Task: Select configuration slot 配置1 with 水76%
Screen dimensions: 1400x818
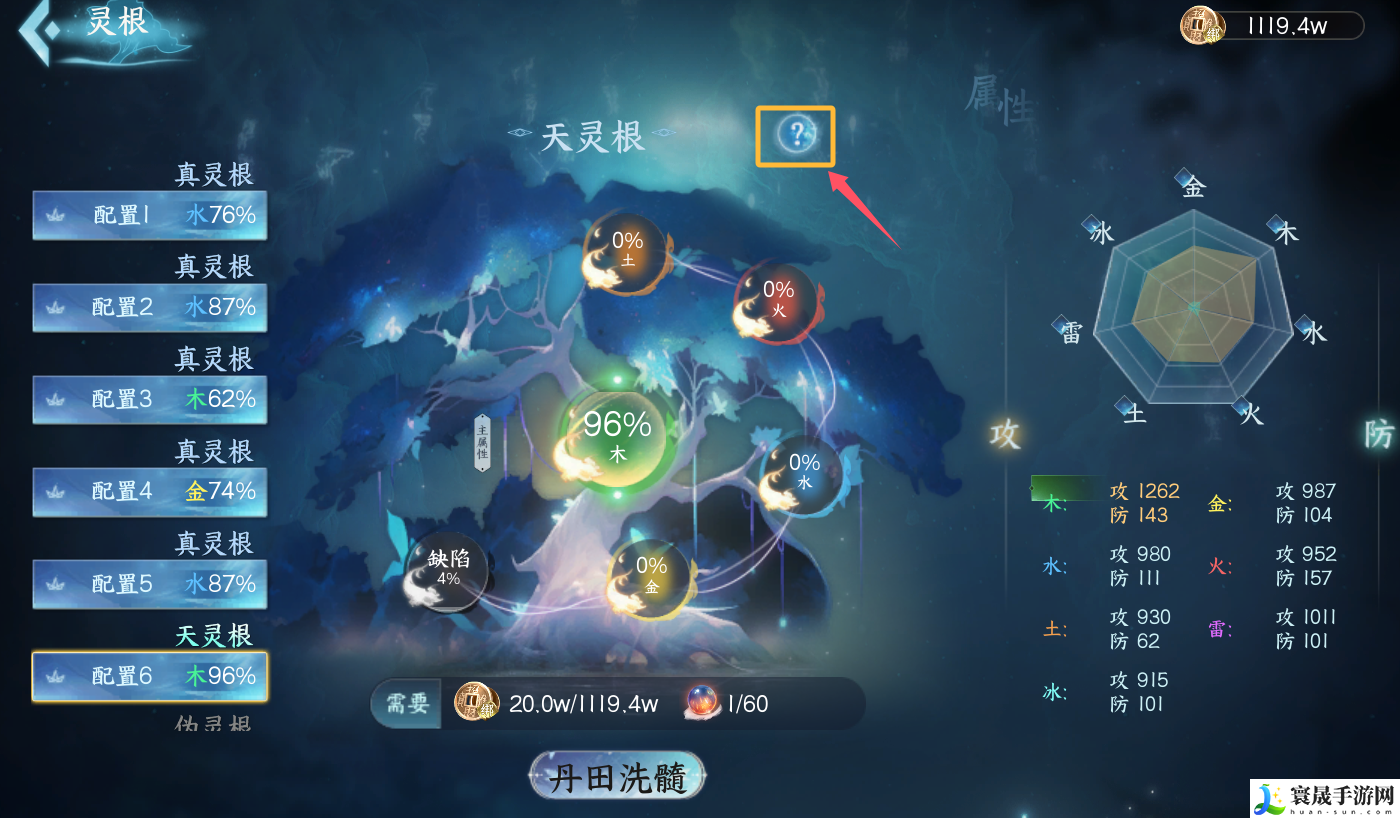Action: pos(149,213)
